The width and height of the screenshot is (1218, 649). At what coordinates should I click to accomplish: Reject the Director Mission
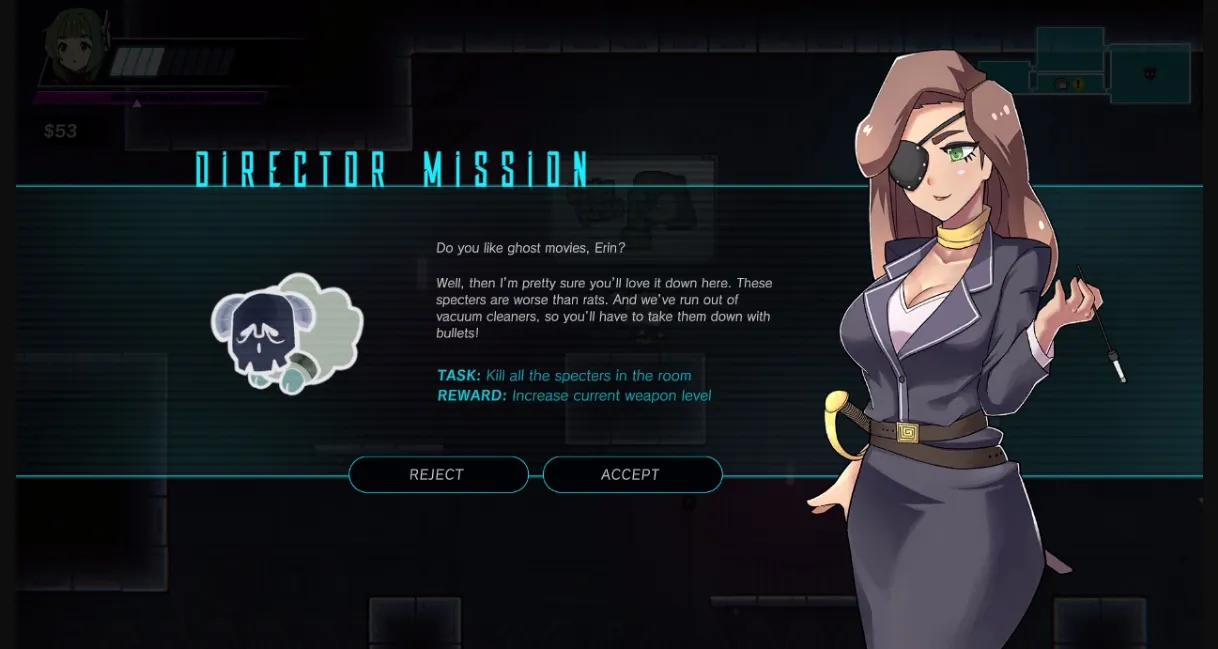[437, 475]
